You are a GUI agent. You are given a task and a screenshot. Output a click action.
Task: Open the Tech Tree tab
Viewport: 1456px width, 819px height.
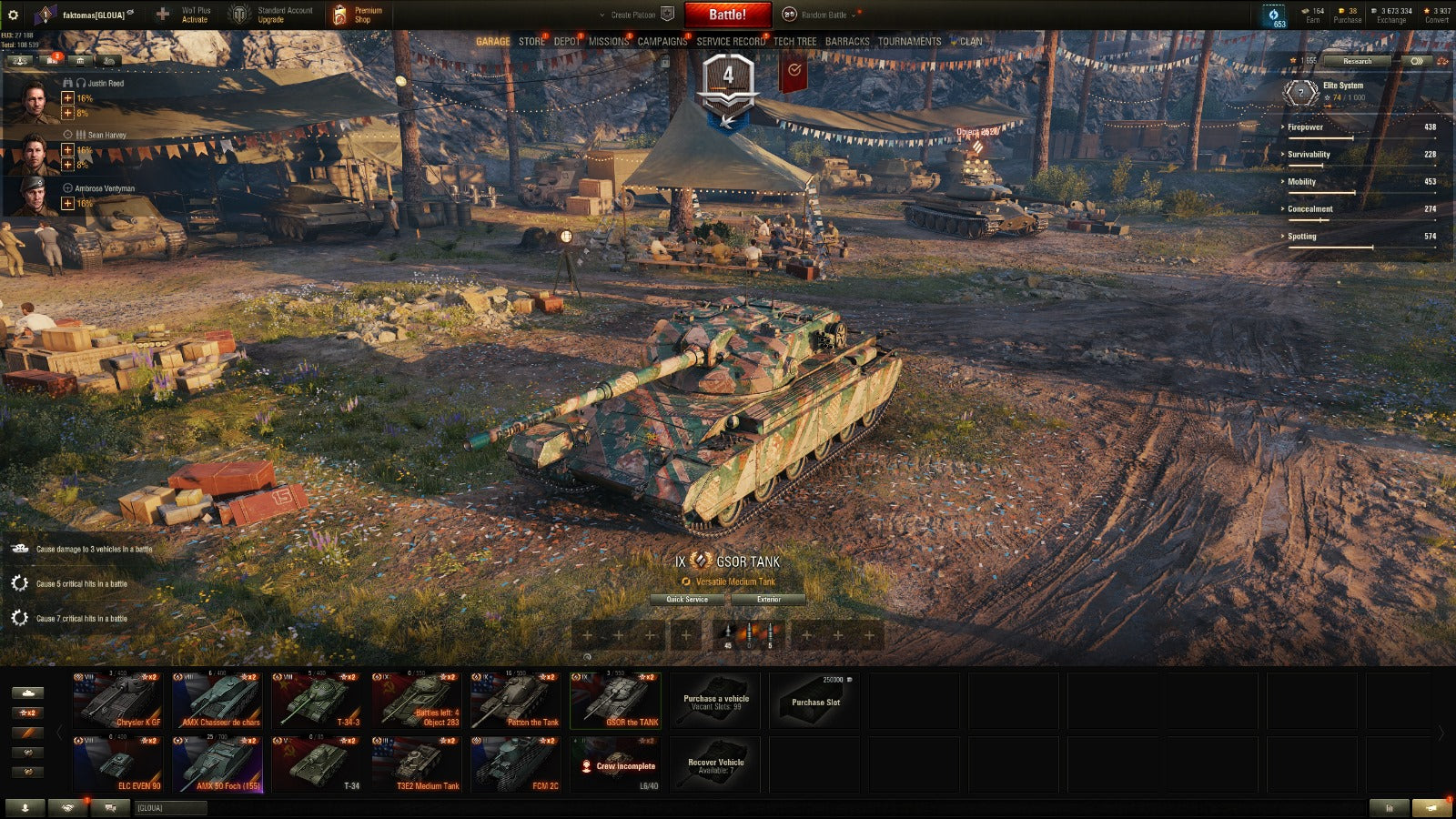[x=794, y=42]
